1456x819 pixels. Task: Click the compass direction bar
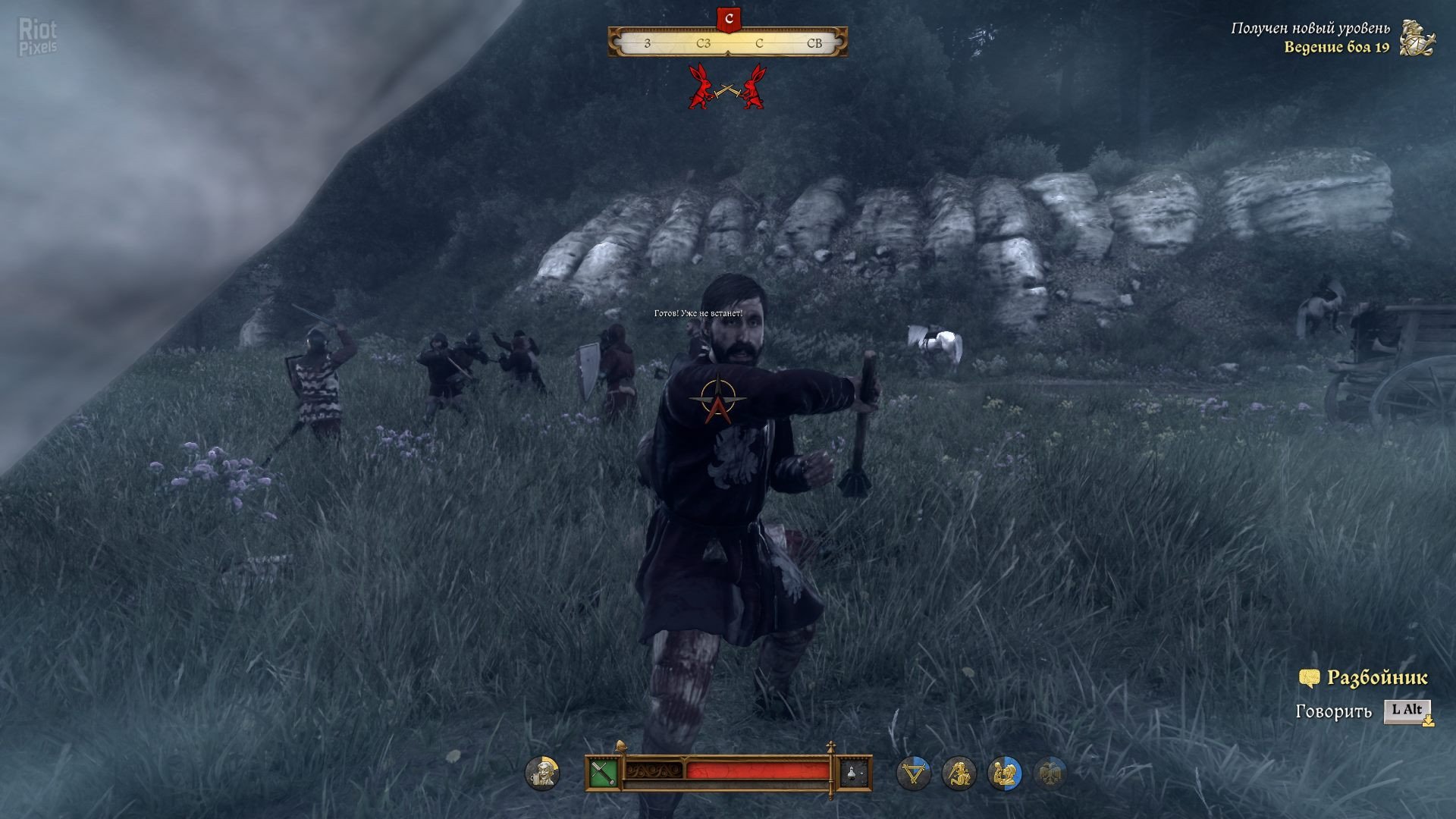pos(727,42)
